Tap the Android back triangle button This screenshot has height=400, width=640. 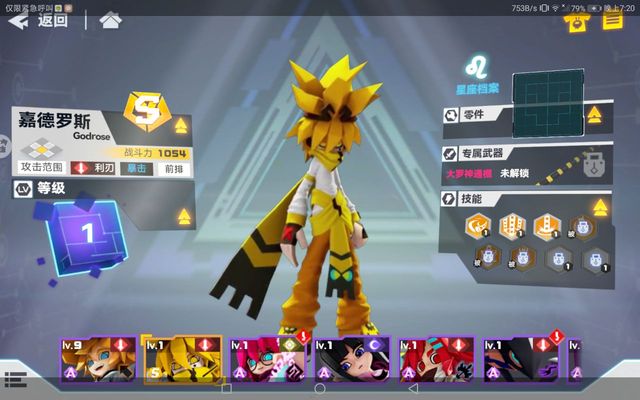[413, 388]
